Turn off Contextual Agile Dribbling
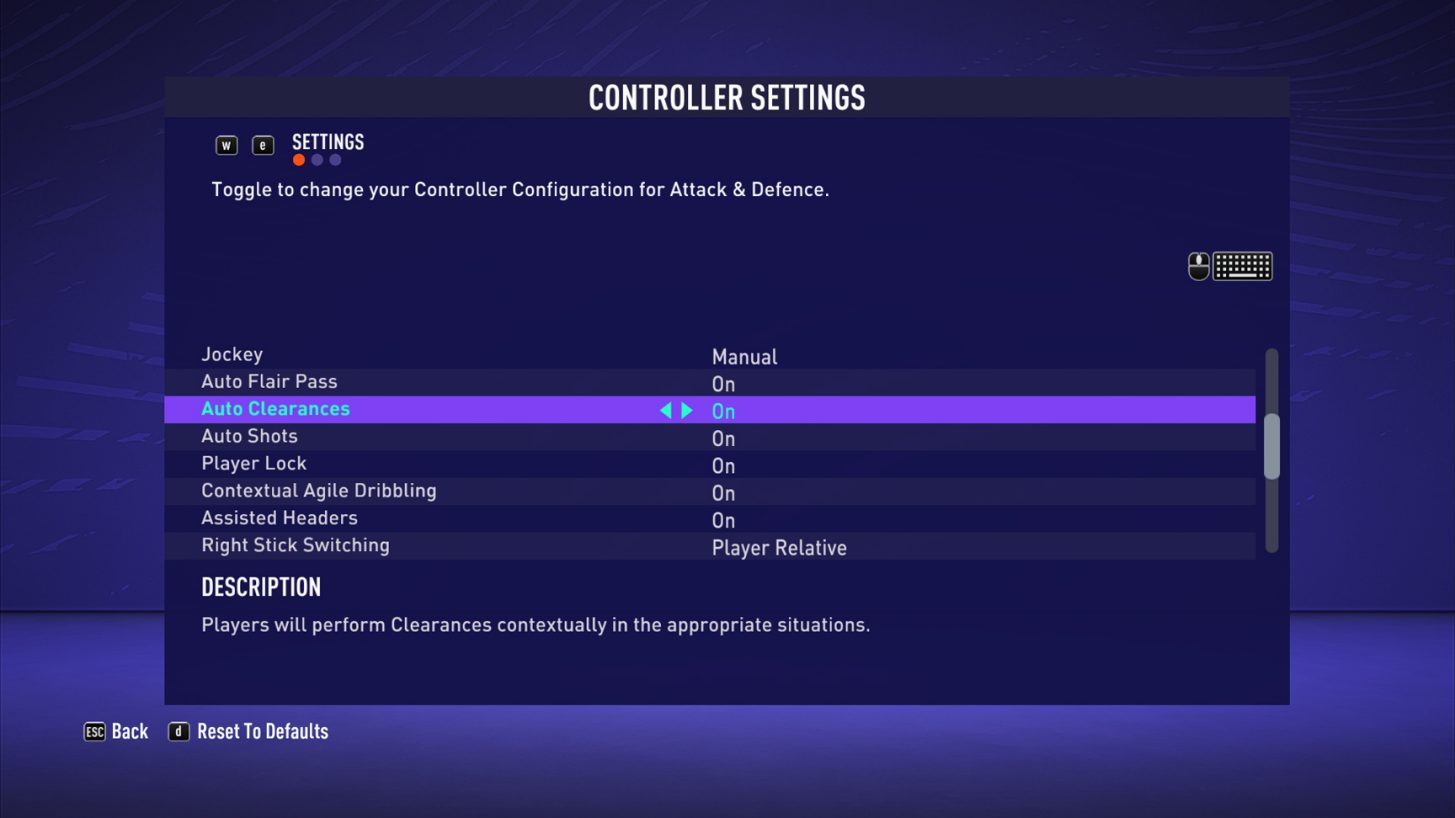Image resolution: width=1455 pixels, height=818 pixels. tap(722, 492)
